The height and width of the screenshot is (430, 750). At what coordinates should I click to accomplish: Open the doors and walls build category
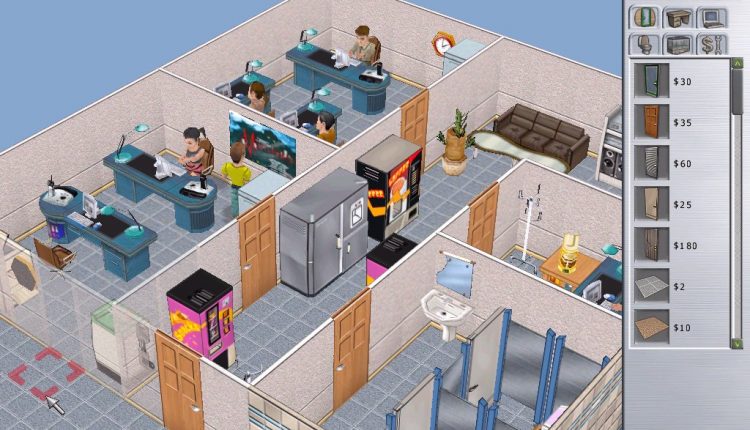coord(646,19)
